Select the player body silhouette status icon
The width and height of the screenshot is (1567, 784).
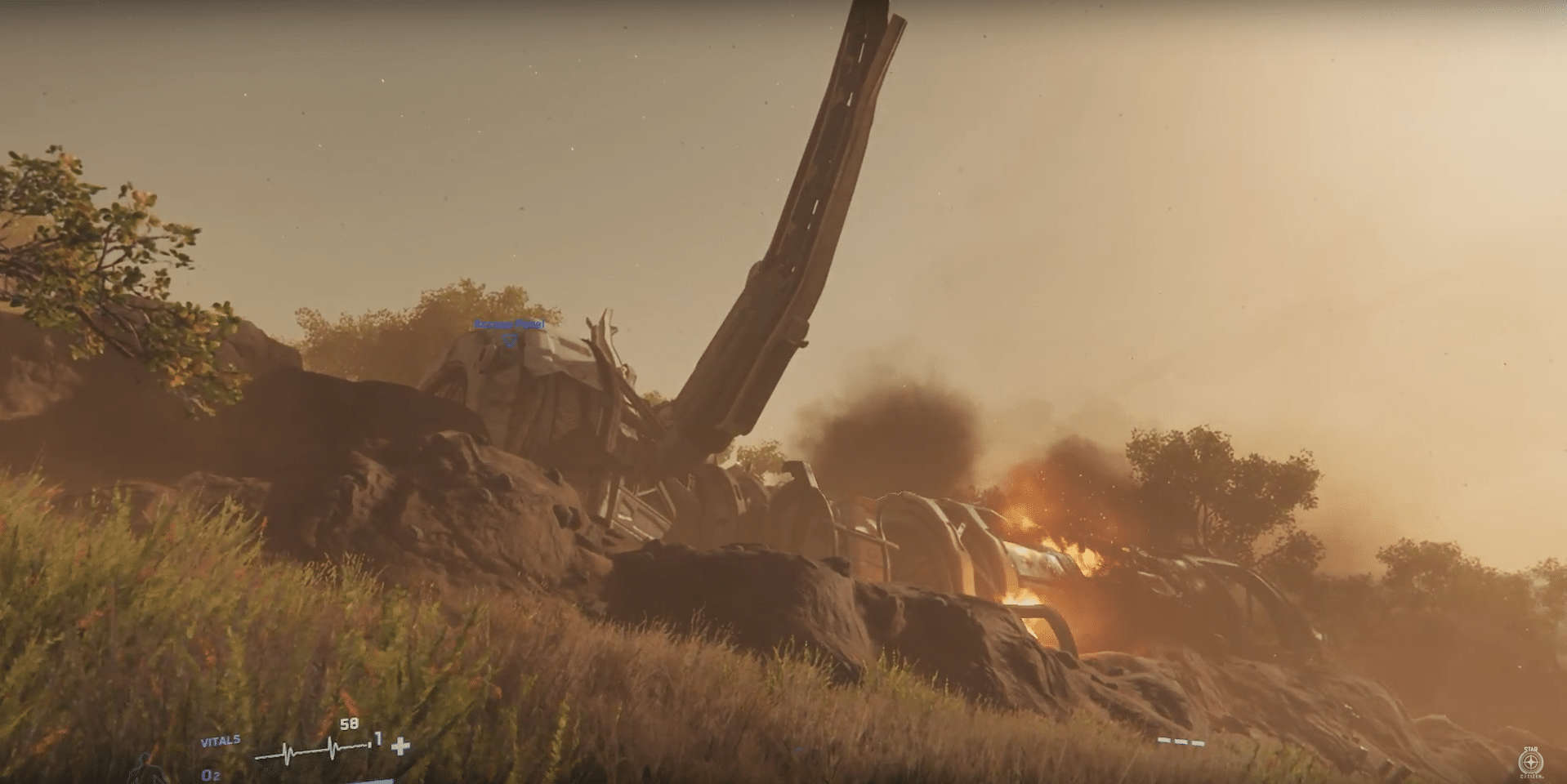147,769
